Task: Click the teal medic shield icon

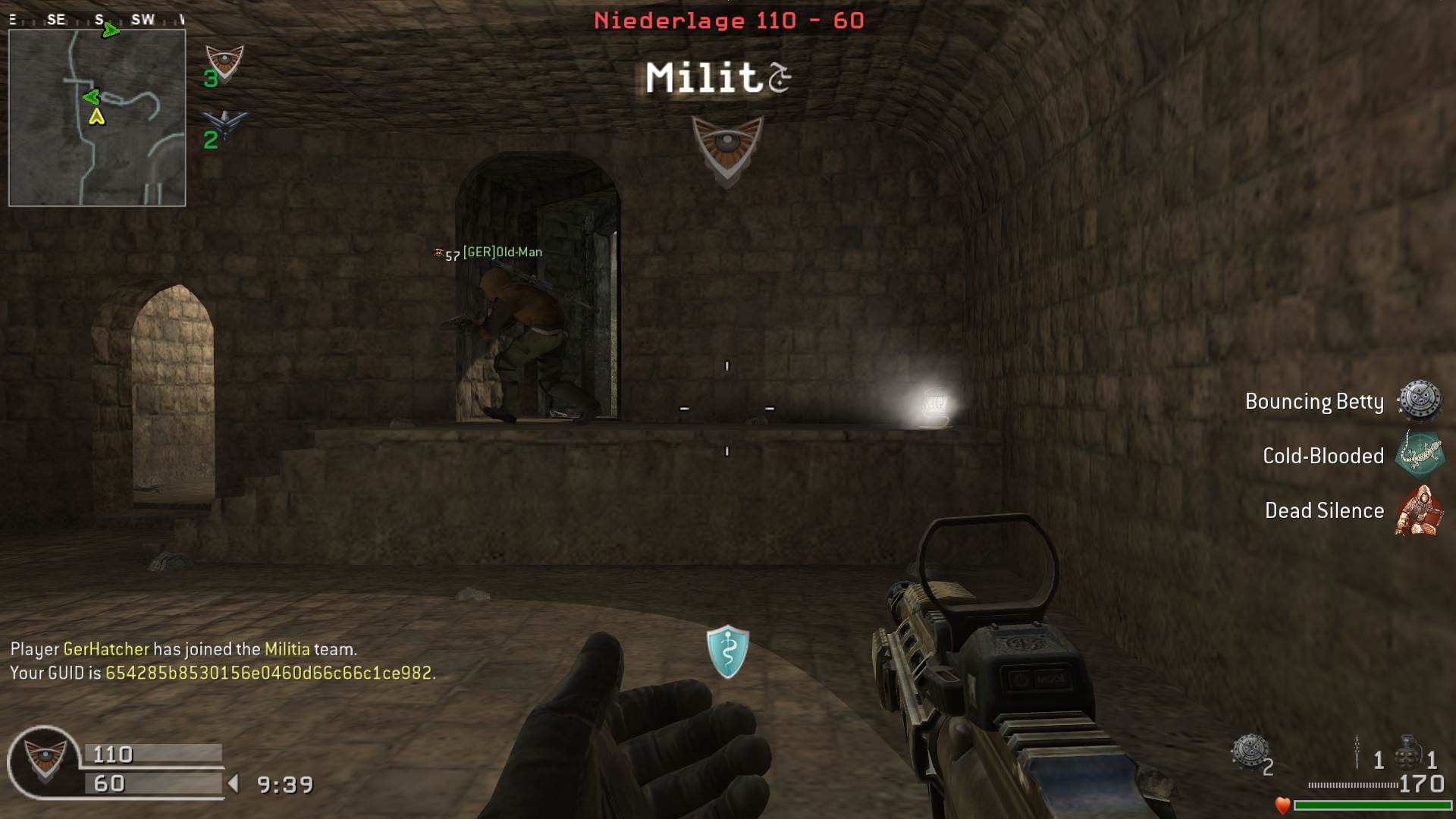Action: (x=727, y=651)
